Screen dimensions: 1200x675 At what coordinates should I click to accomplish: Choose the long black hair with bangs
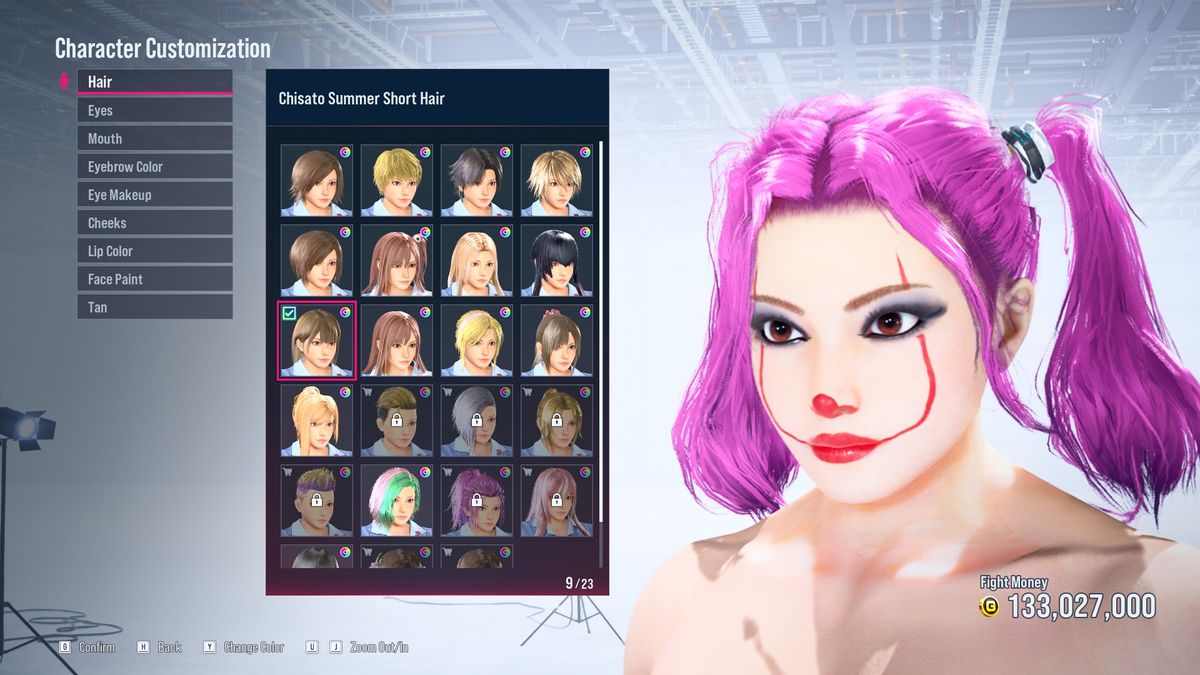point(556,261)
